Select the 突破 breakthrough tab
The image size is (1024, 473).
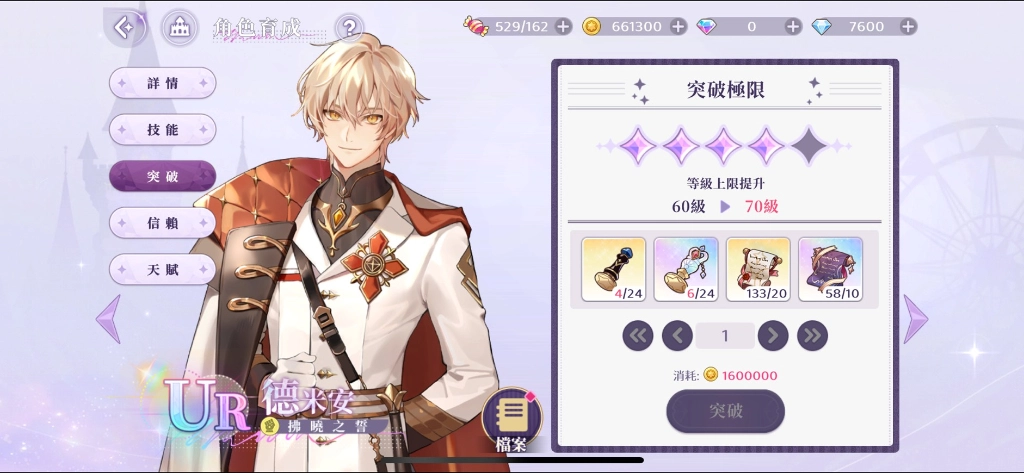[162, 176]
